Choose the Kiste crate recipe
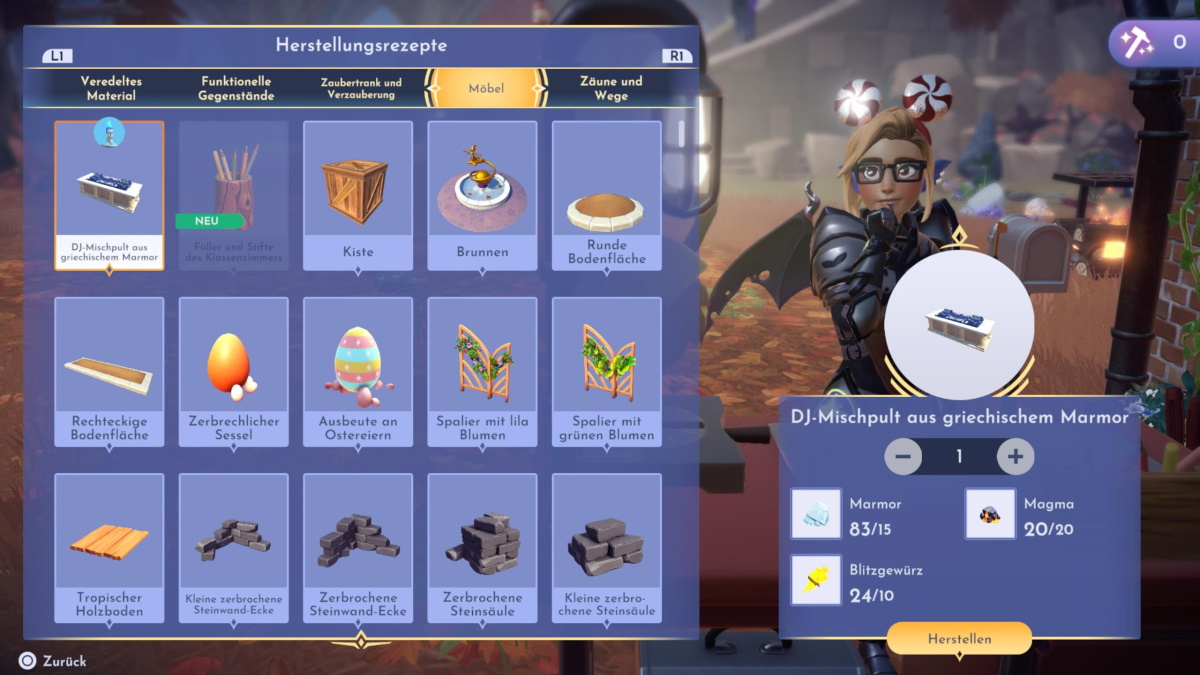1200x675 pixels. [358, 195]
